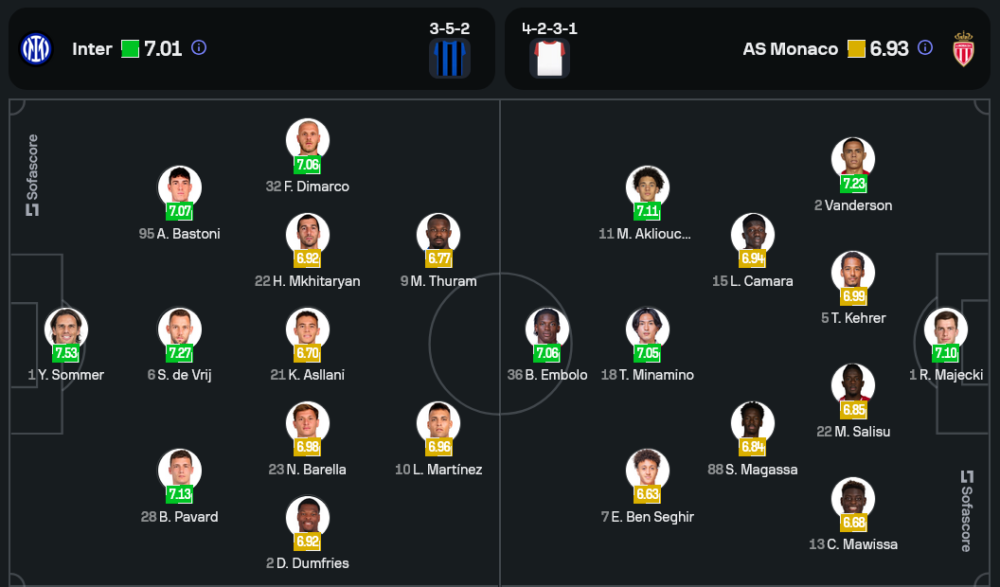Open B. Pavard's player card
This screenshot has width=1000, height=587.
180,472
